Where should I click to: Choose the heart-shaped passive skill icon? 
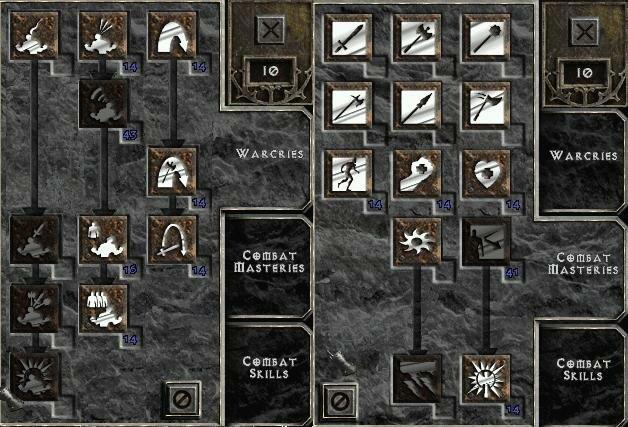click(486, 172)
